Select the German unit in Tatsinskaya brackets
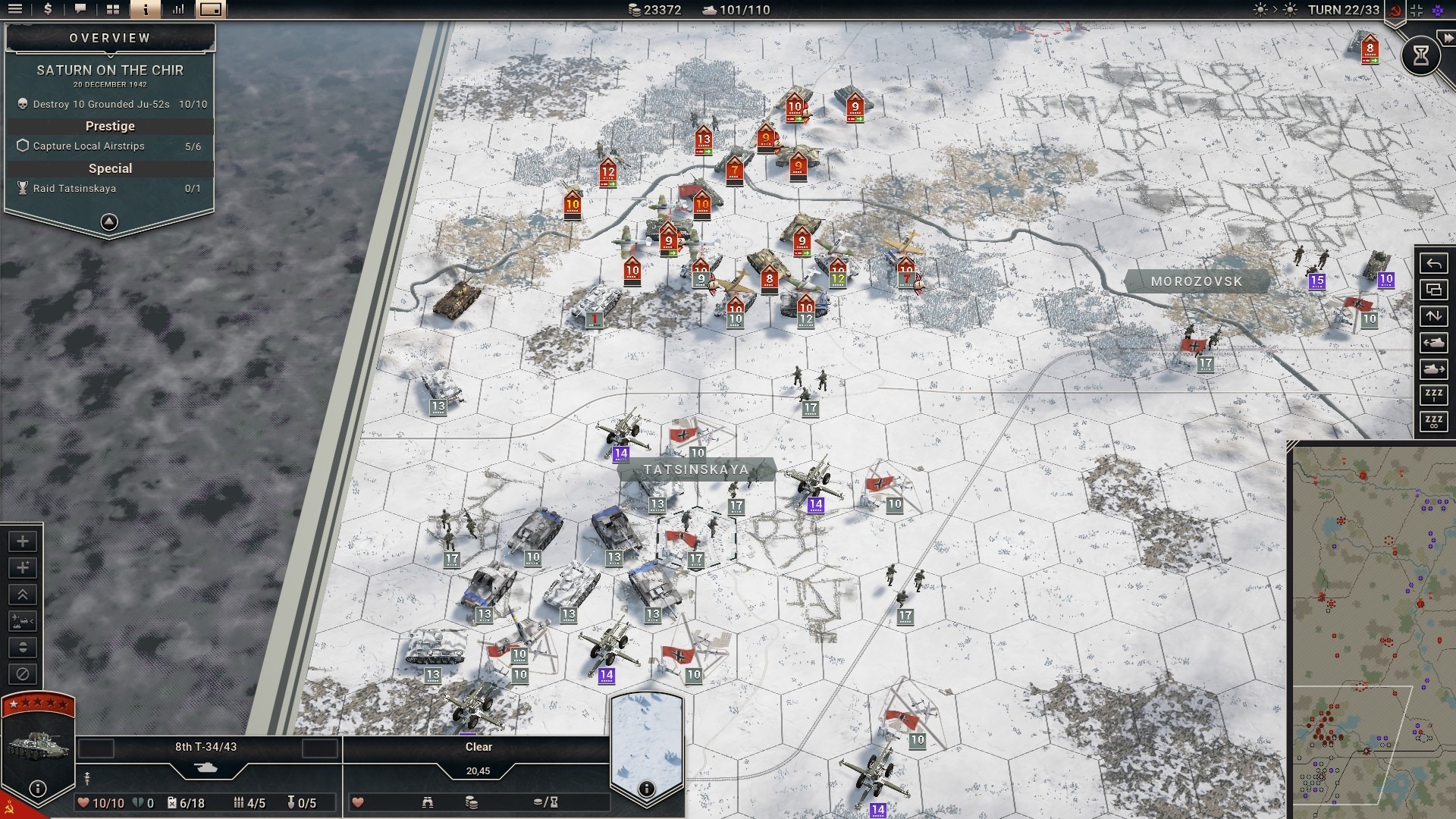Screen dimensions: 1456x819 (695, 537)
